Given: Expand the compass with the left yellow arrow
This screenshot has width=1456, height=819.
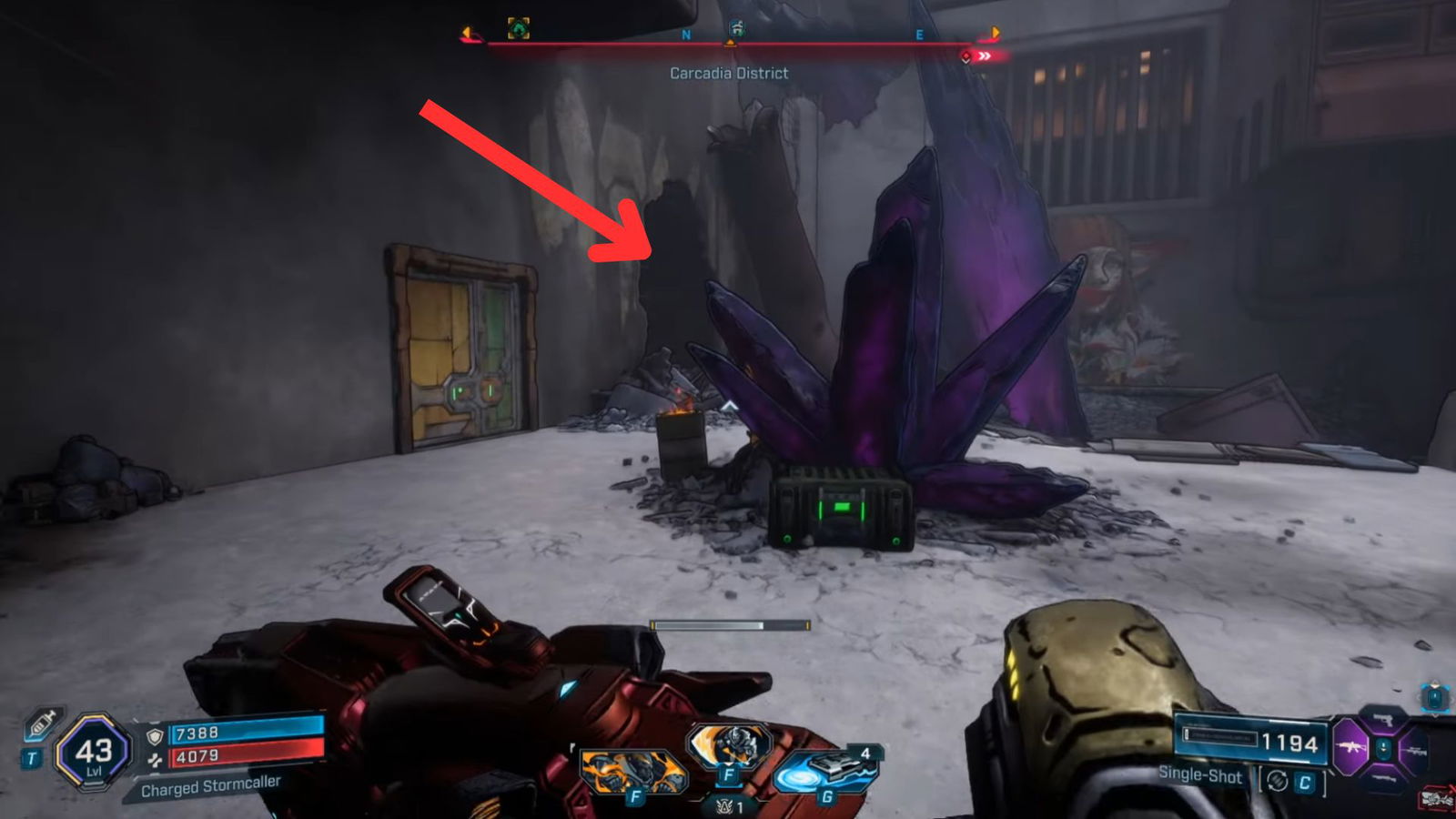Looking at the screenshot, I should coord(466,33).
